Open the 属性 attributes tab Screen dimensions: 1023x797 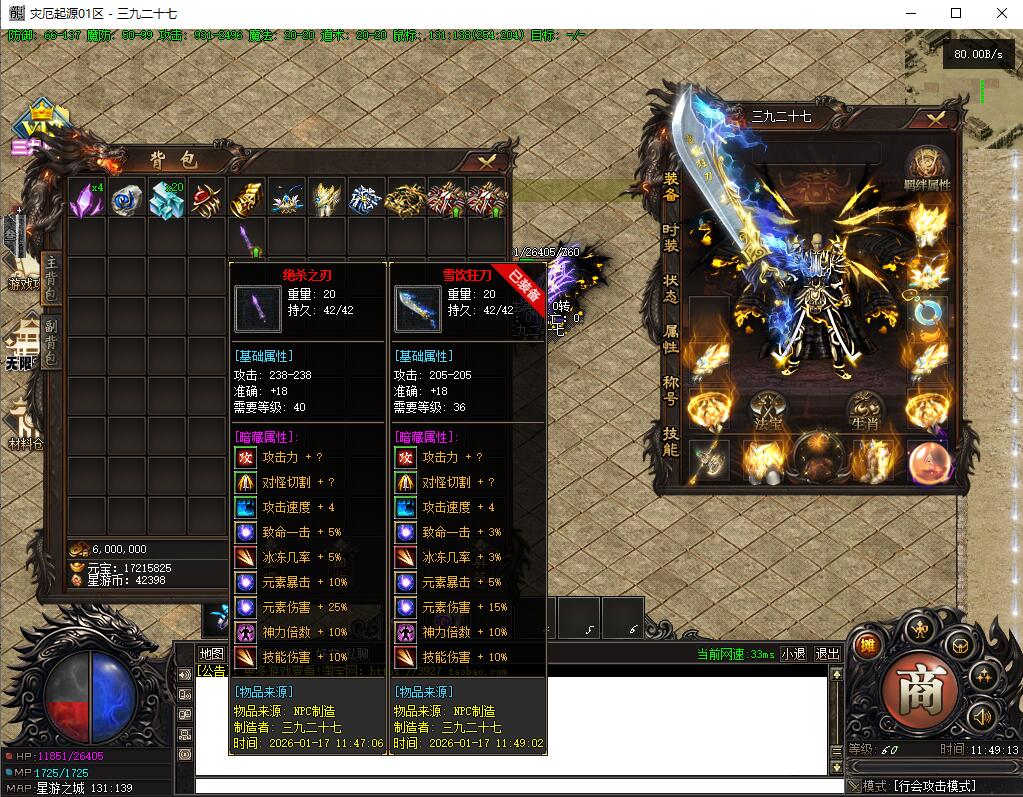[671, 339]
